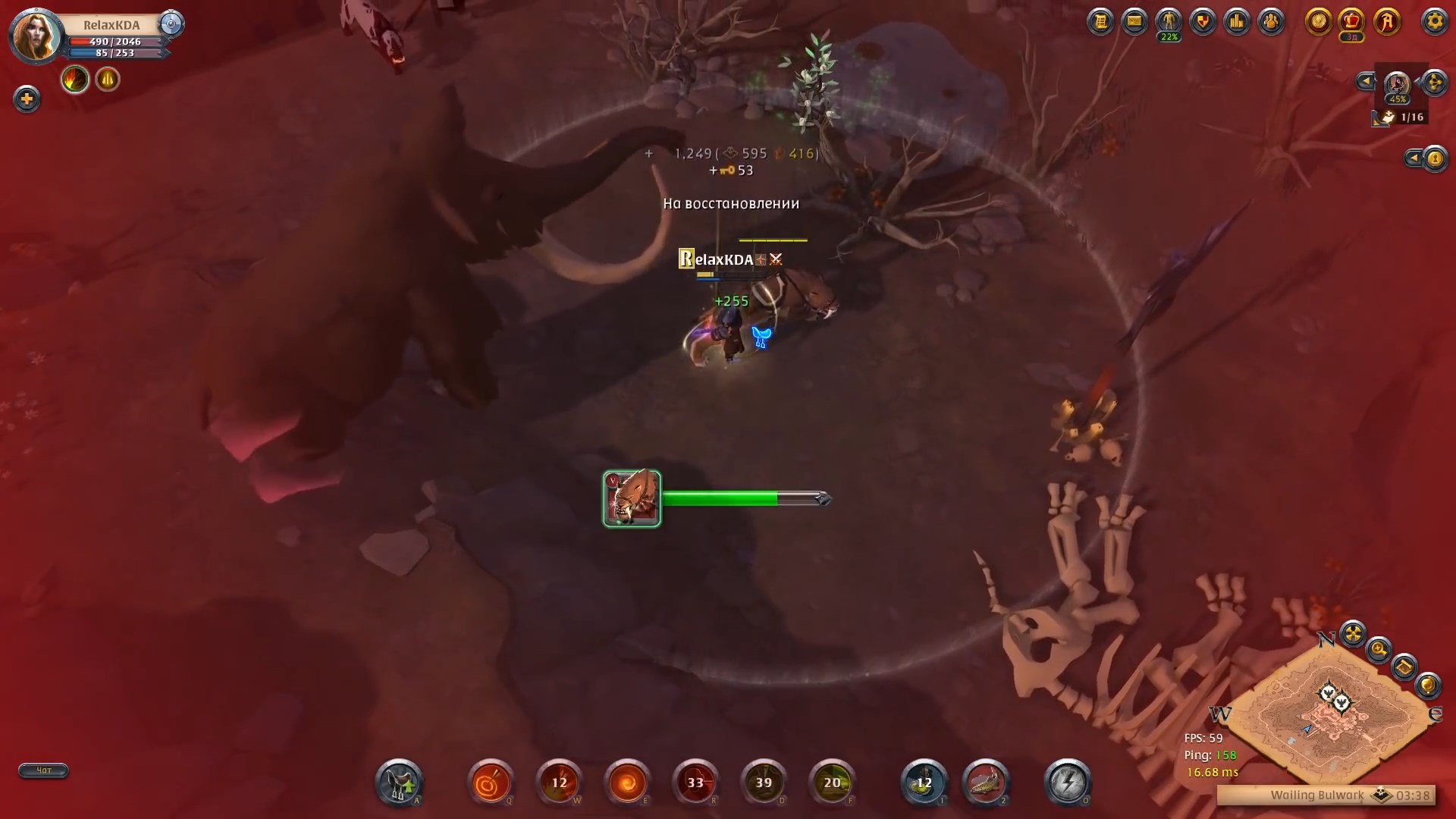Eat the cooked fish food in slot 2
Screen dimensions: 1456x819
[987, 783]
